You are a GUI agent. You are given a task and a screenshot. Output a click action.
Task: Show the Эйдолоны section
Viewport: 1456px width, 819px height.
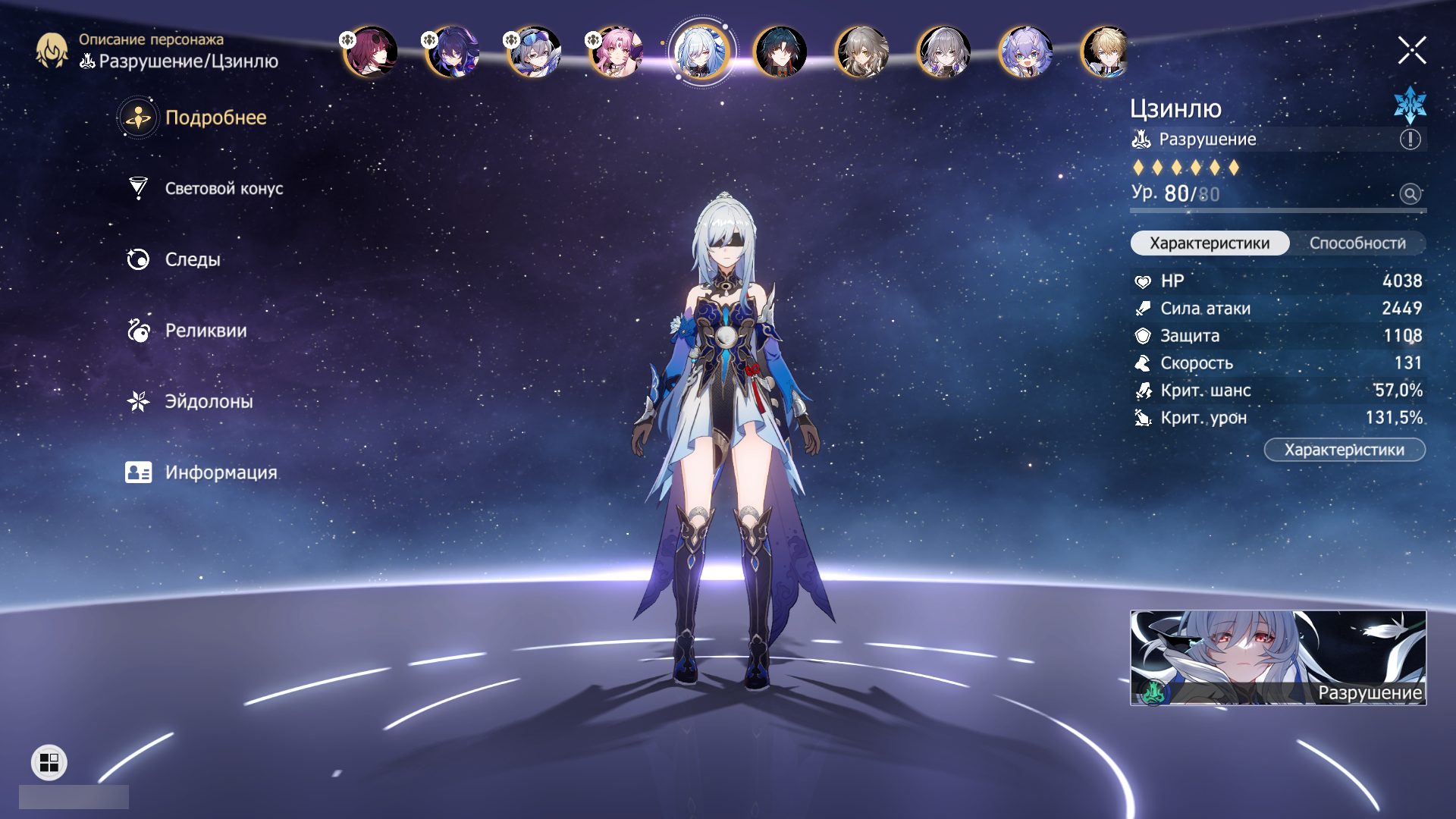click(x=209, y=401)
